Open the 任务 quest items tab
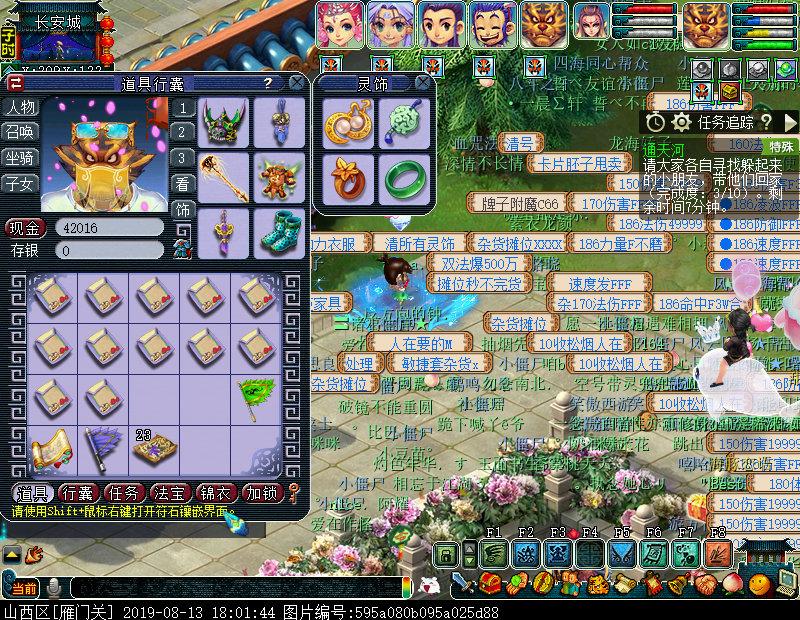Screen dimensions: 800x620 pos(124,493)
